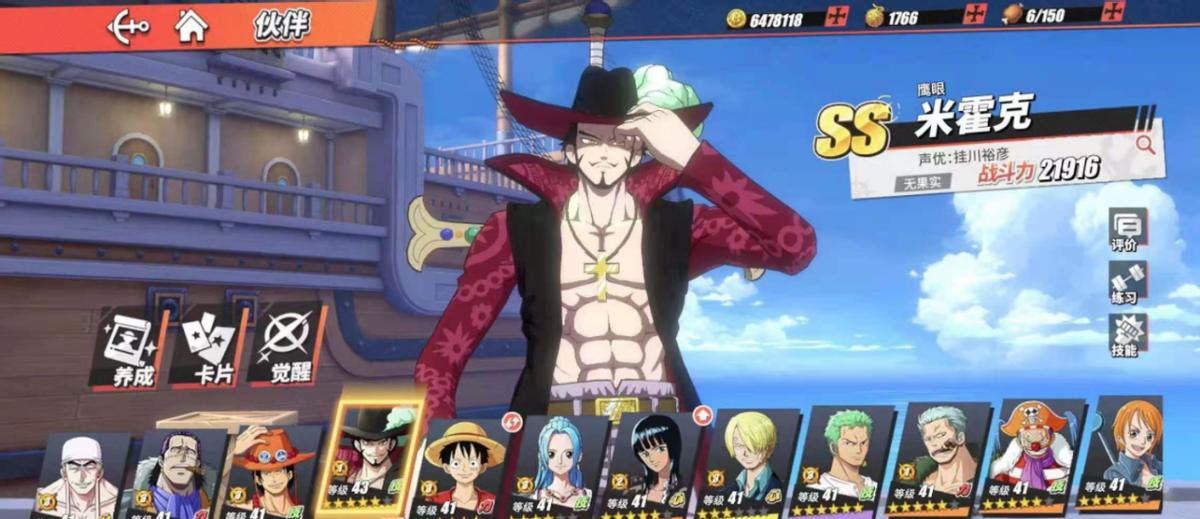Add more devil fruit currency
Image resolution: width=1200 pixels, height=519 pixels.
point(975,16)
